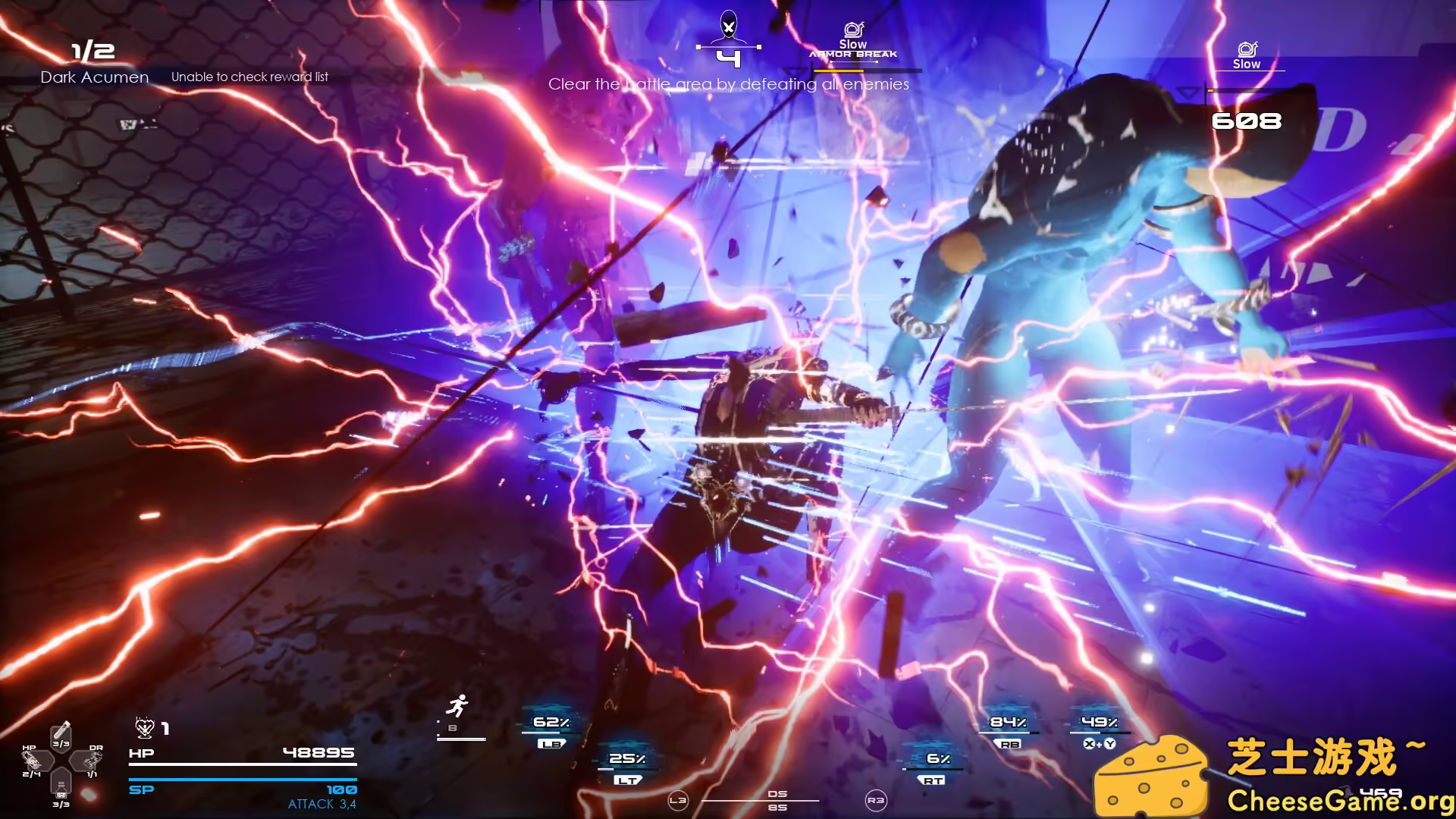Viewport: 1456px width, 819px height.
Task: Activate the running figure dash icon
Action: pyautogui.click(x=457, y=707)
